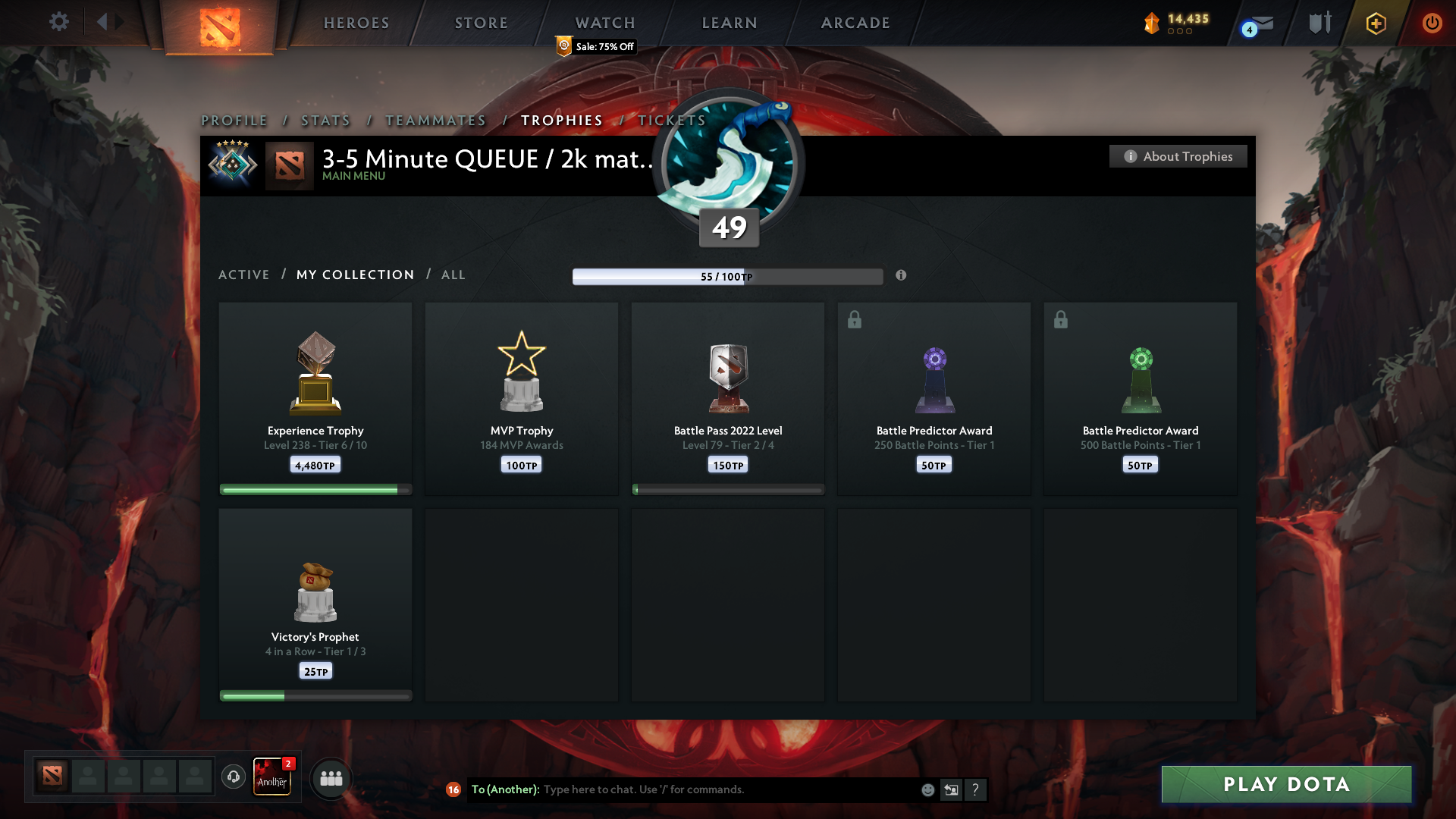Viewport: 1456px width, 819px height.
Task: Open the settings gear icon
Action: click(x=59, y=22)
